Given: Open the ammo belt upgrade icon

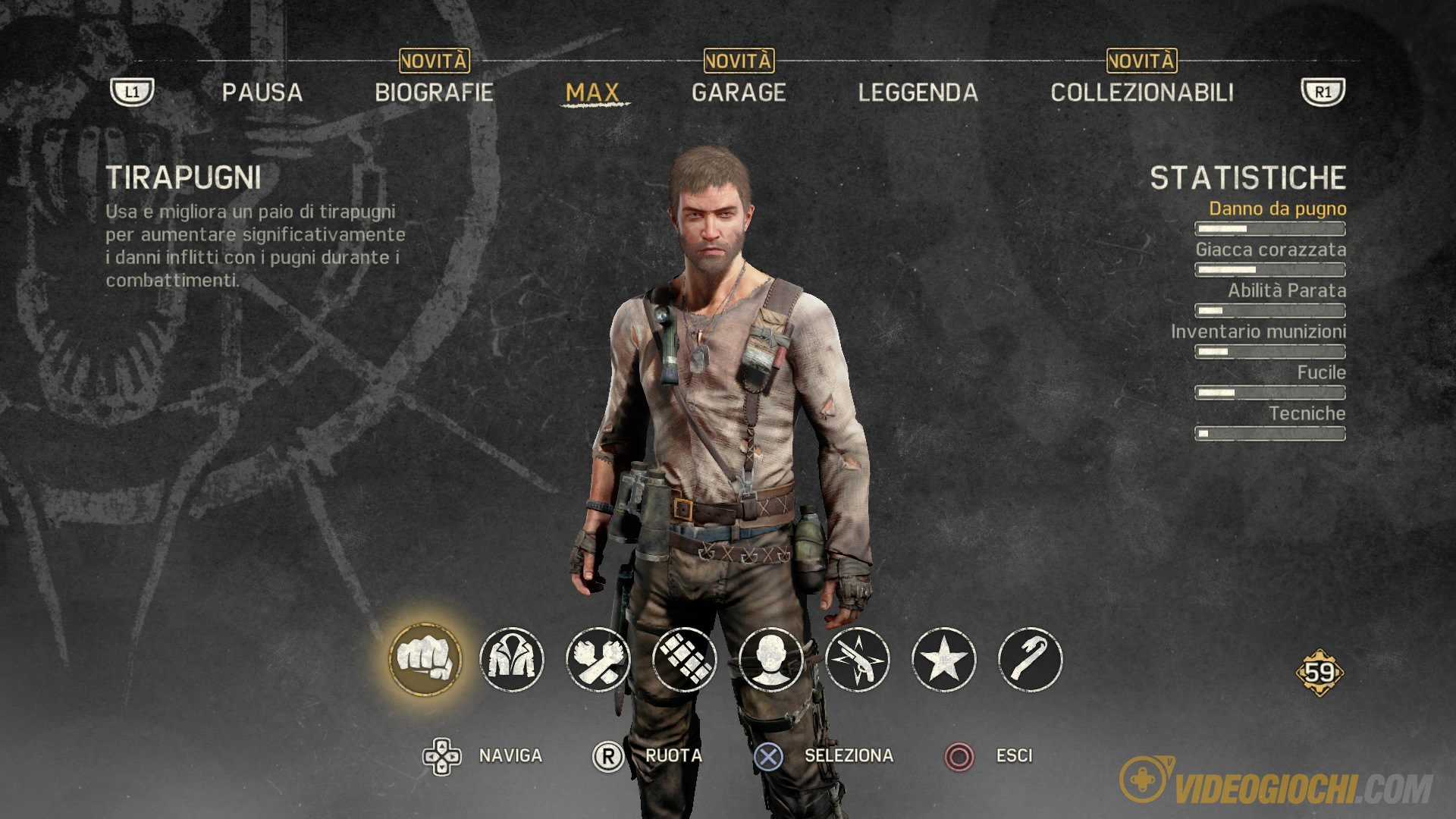Looking at the screenshot, I should pos(685,659).
